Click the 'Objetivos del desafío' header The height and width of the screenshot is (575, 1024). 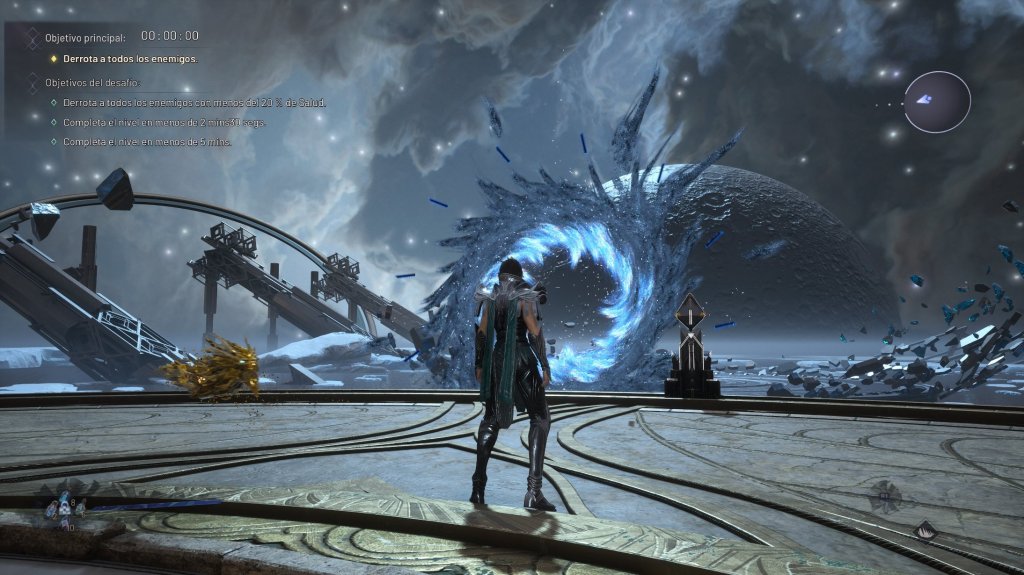93,83
